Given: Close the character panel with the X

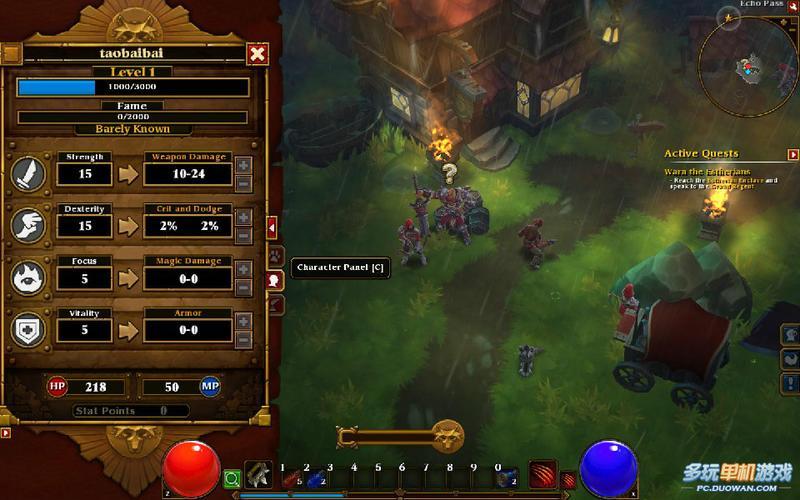Looking at the screenshot, I should click(x=257, y=54).
